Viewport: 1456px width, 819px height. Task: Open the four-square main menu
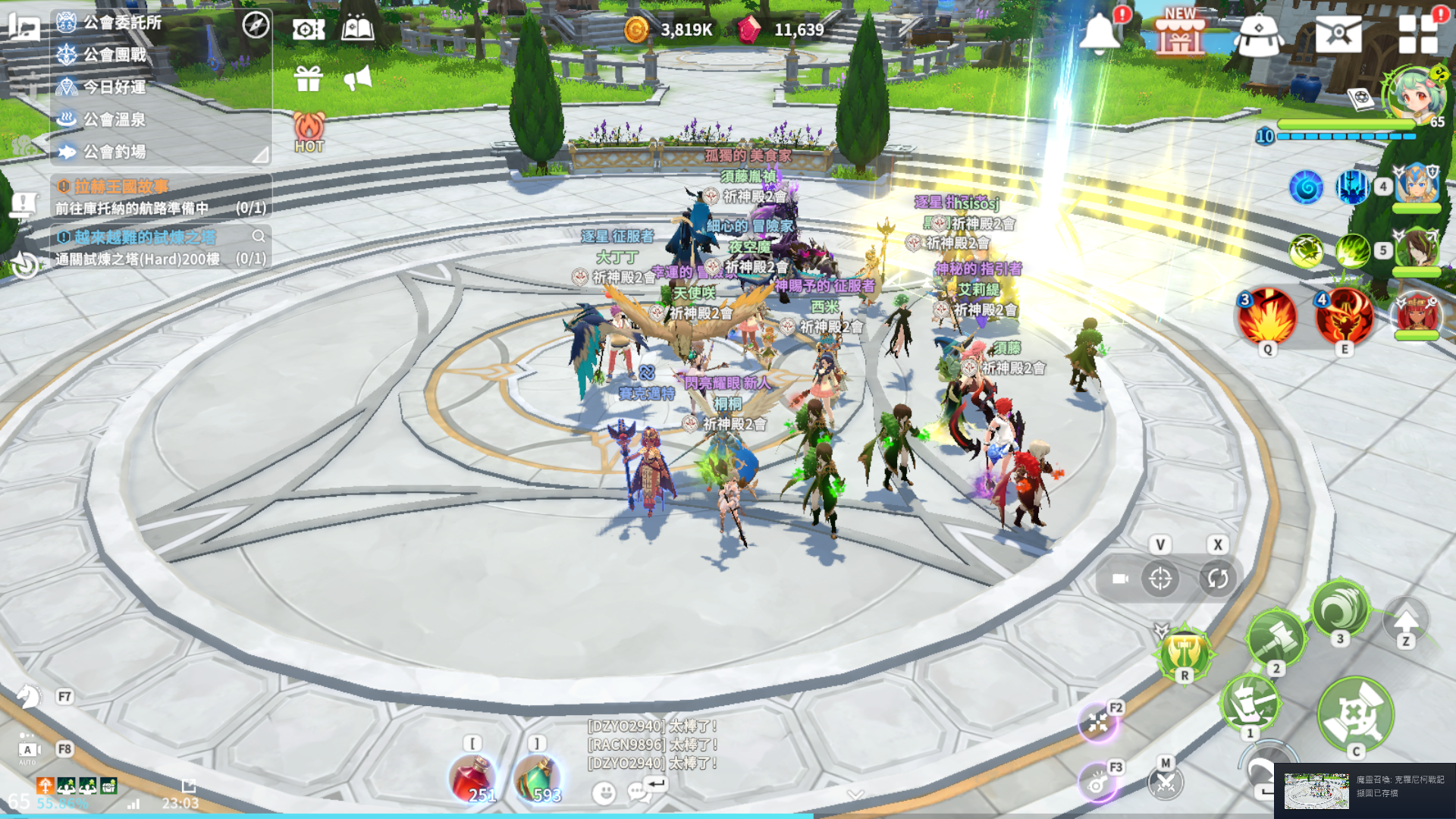tap(1417, 33)
